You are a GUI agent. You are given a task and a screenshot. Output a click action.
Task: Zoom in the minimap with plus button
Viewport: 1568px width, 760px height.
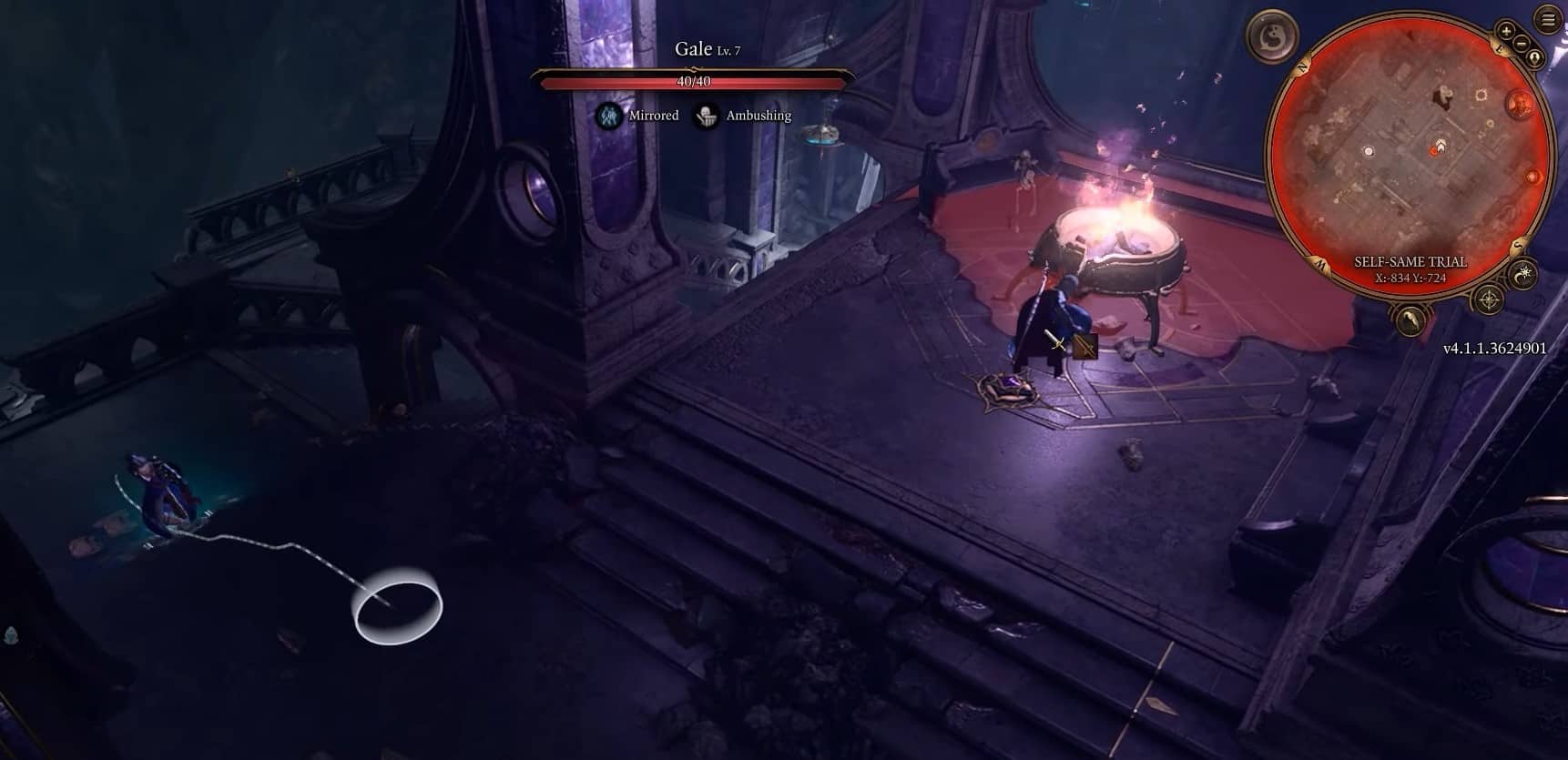click(x=1507, y=31)
